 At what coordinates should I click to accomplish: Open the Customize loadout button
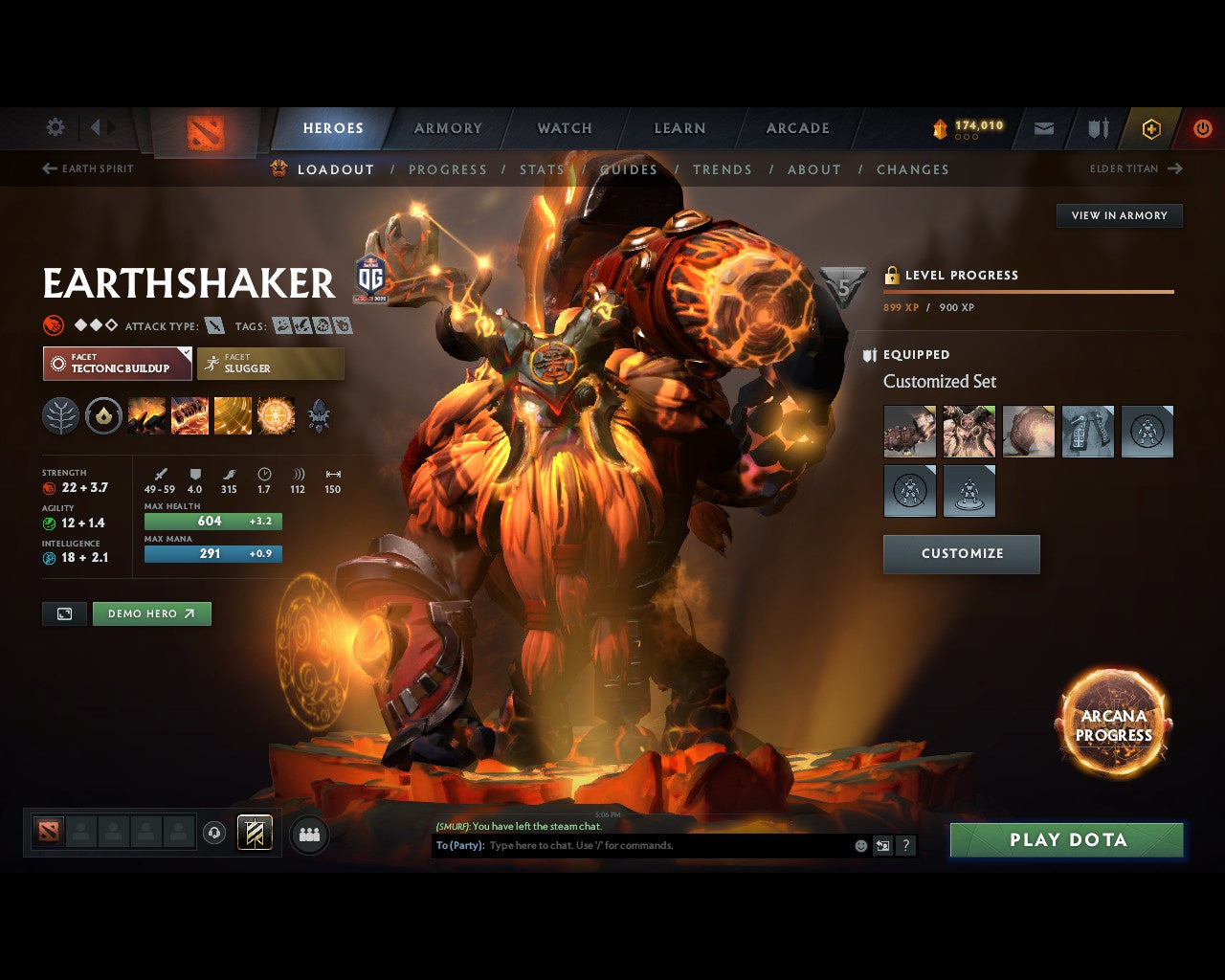[x=961, y=554]
